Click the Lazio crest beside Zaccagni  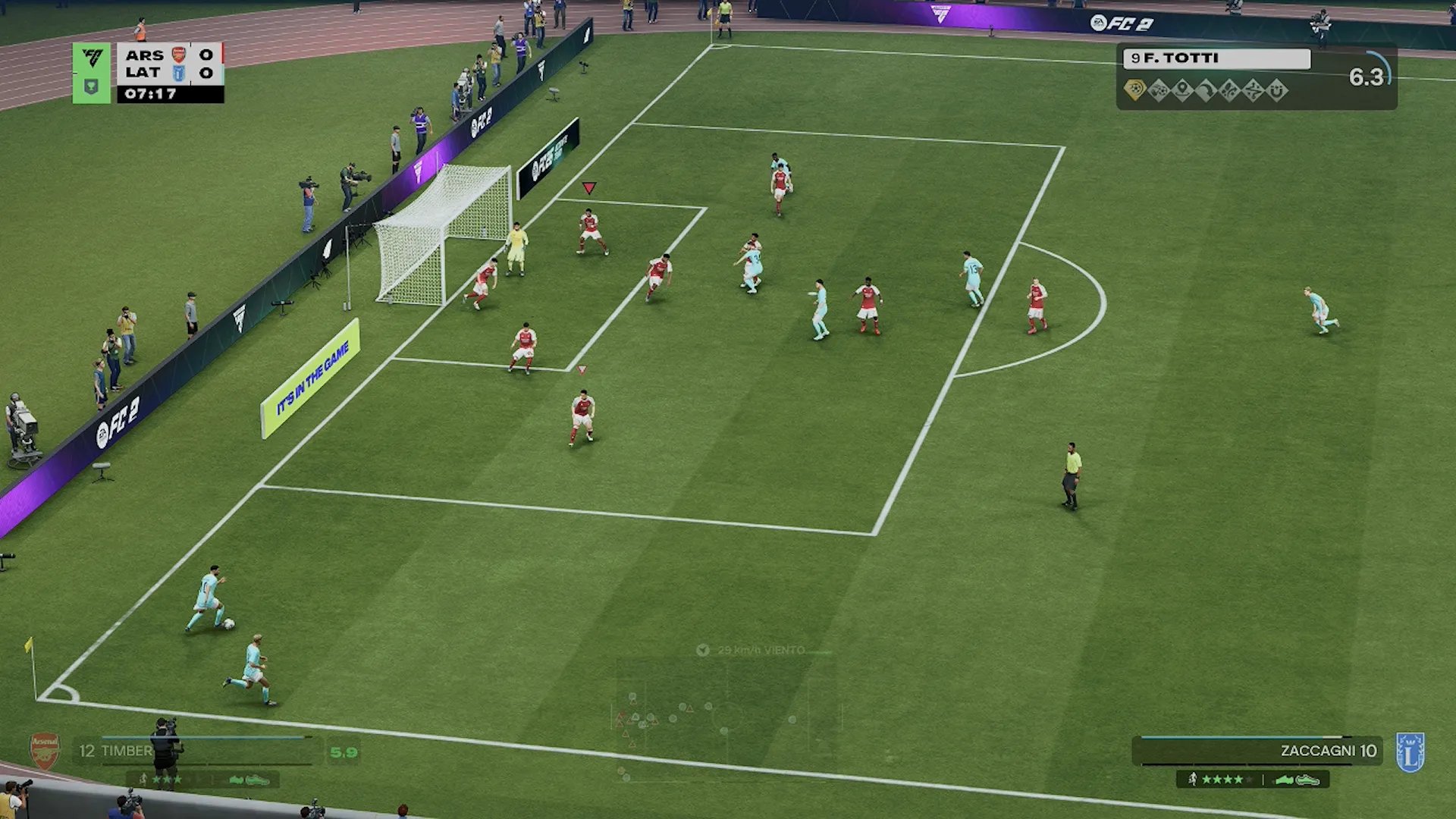point(1410,752)
